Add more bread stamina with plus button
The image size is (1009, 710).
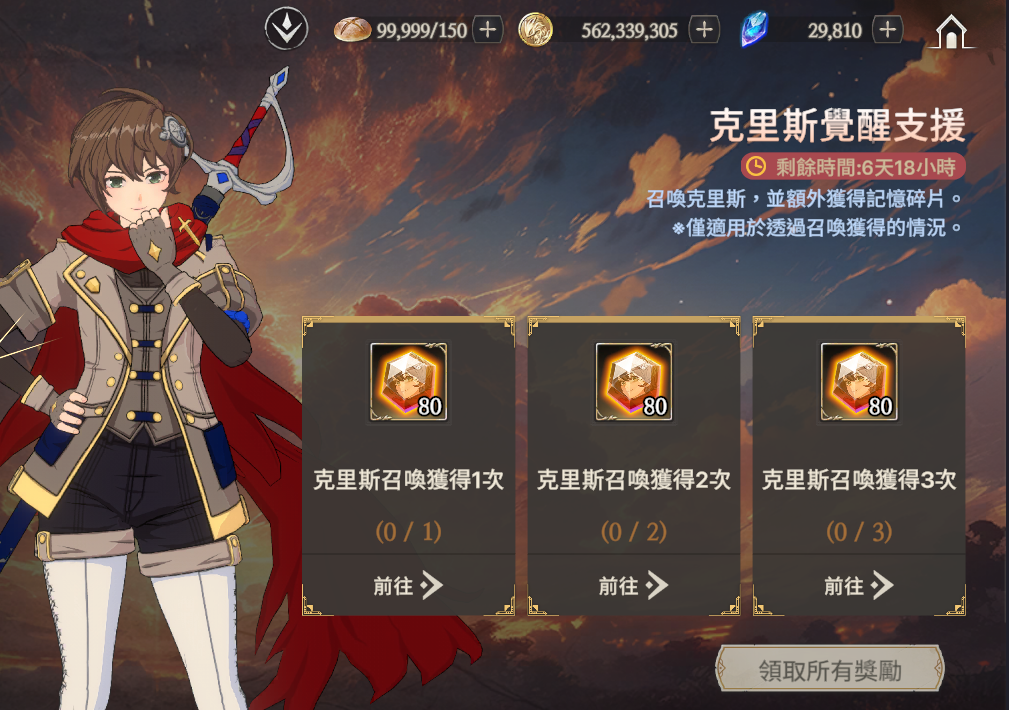click(x=487, y=30)
